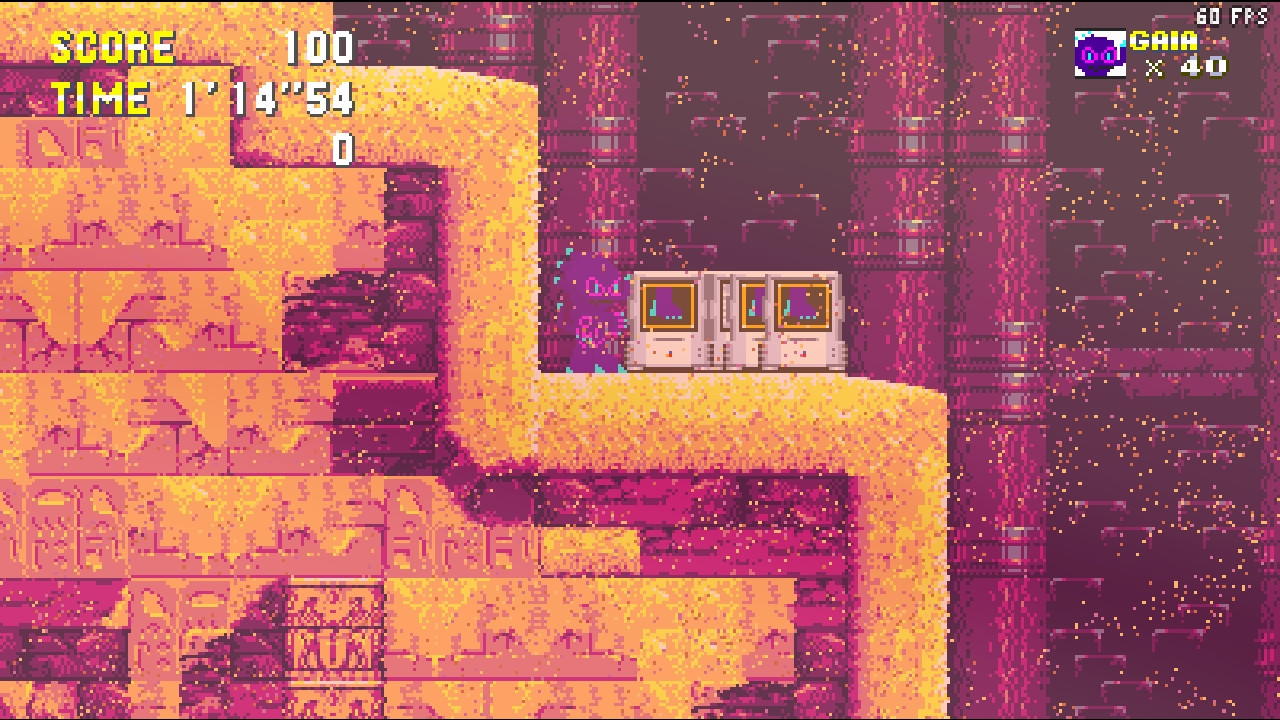Image resolution: width=1280 pixels, height=720 pixels.
Task: Click the yellow TIME label
Action: click(100, 97)
